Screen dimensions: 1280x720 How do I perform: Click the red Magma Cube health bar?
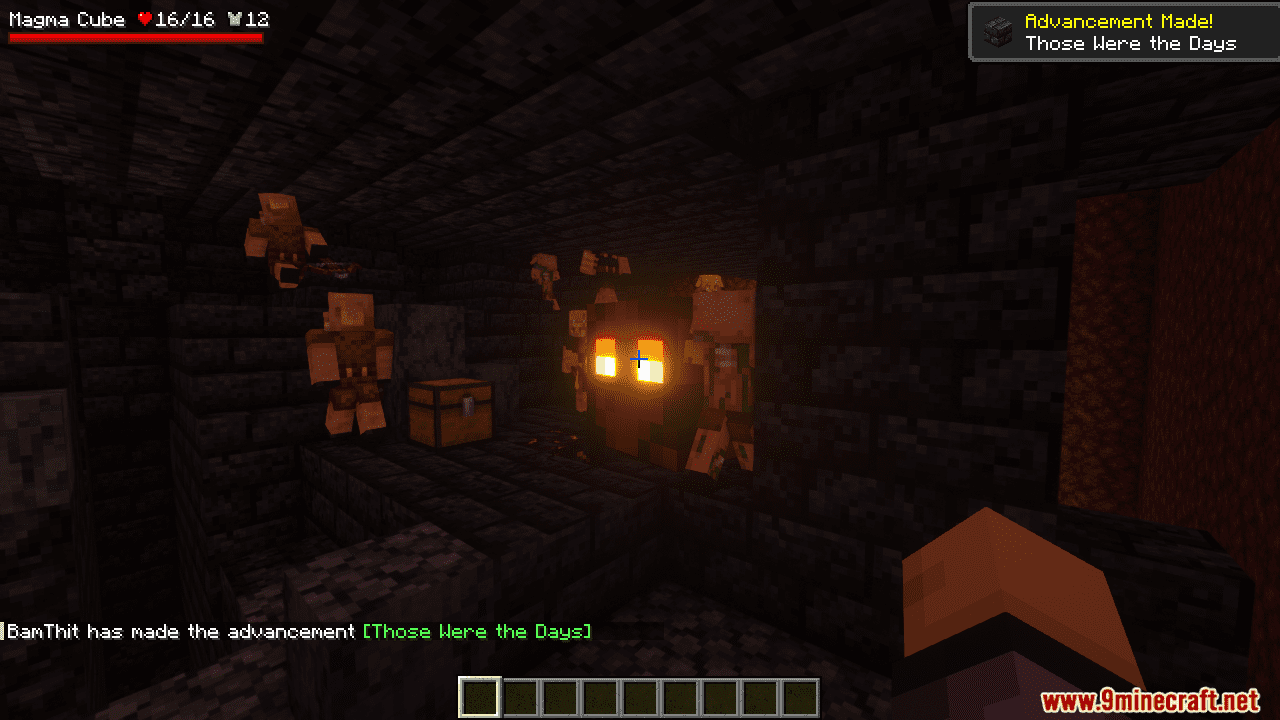click(x=135, y=37)
